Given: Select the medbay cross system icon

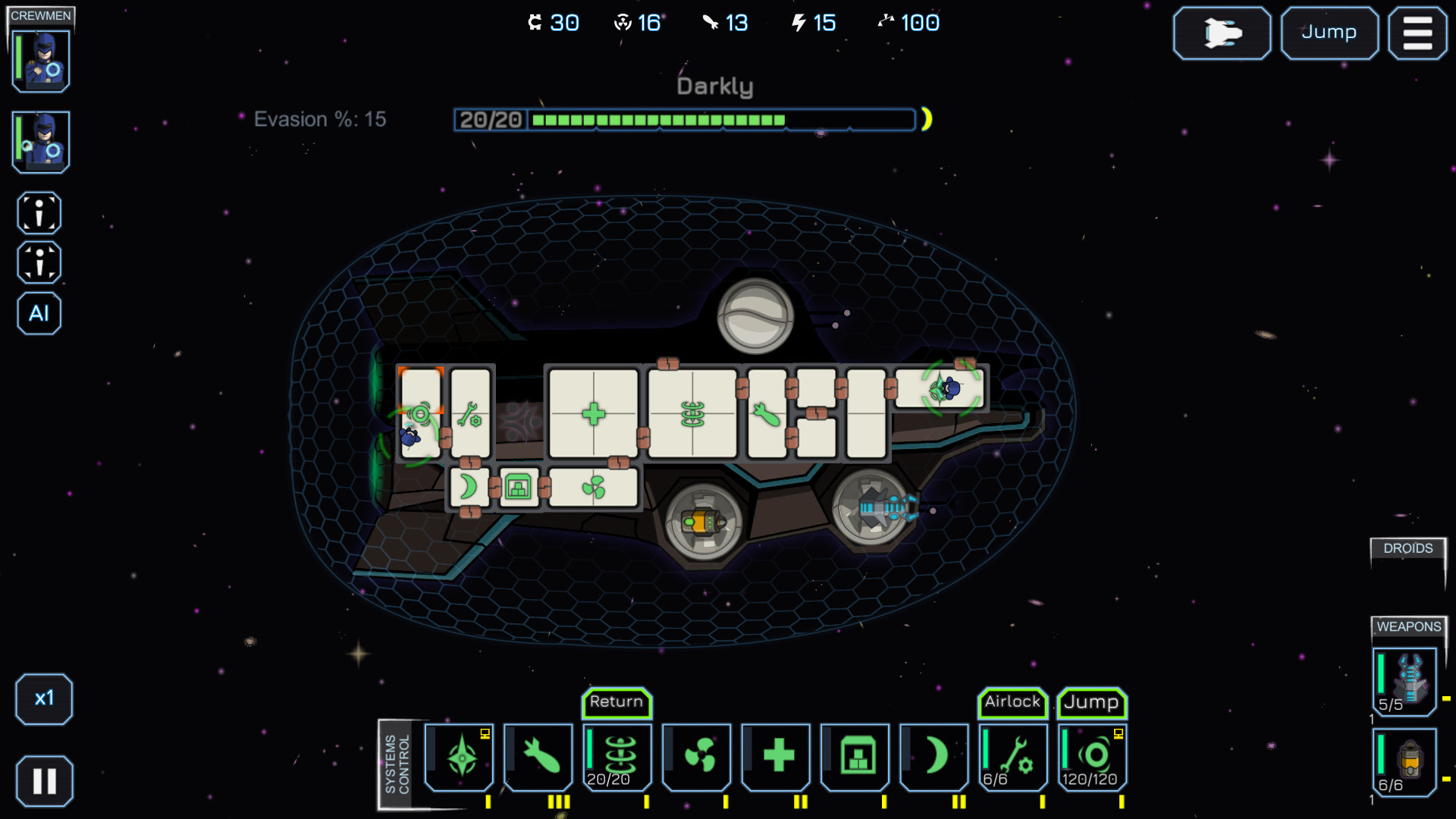Looking at the screenshot, I should pos(777,757).
